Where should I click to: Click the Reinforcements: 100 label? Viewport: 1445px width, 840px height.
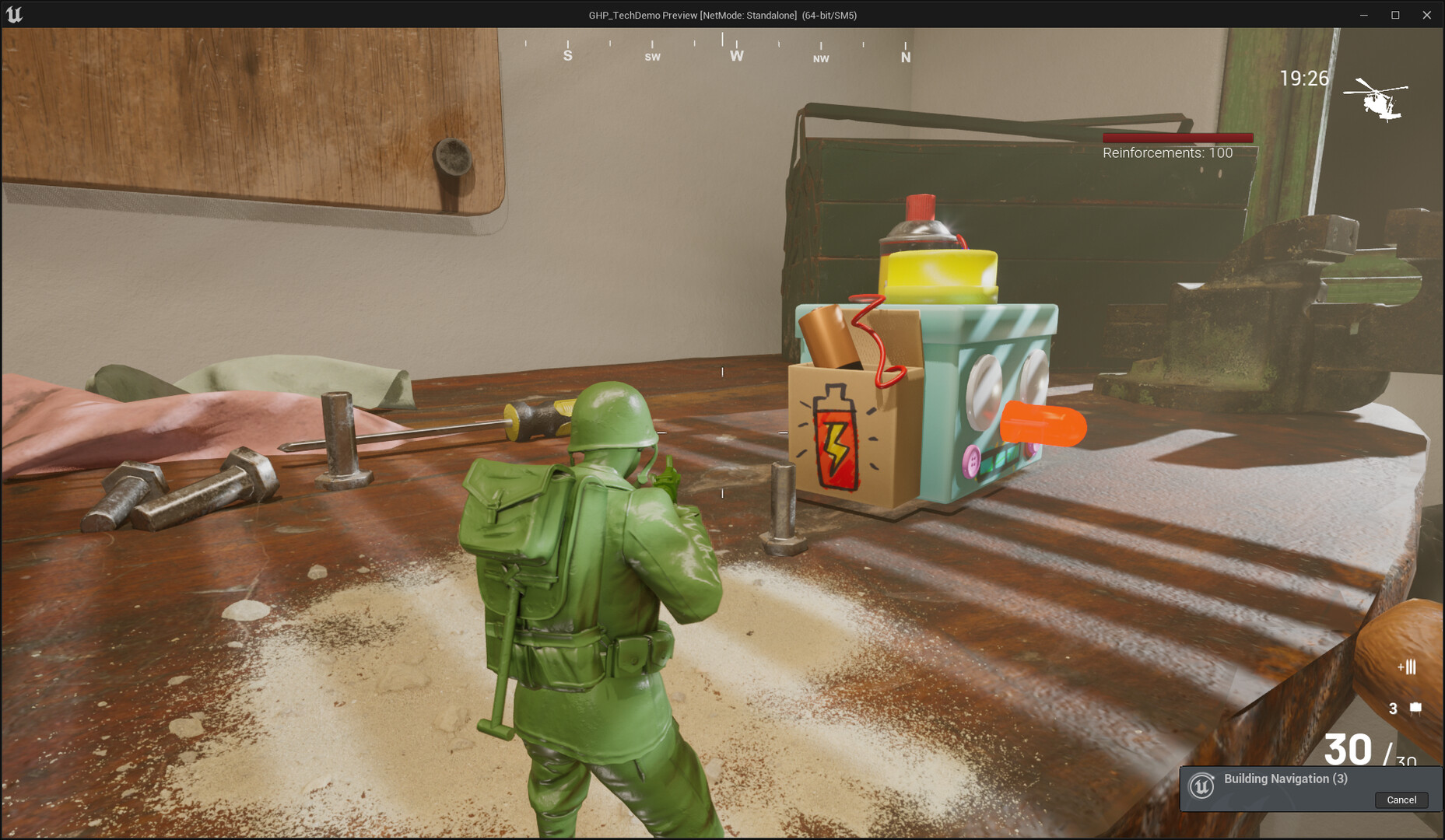(1166, 152)
